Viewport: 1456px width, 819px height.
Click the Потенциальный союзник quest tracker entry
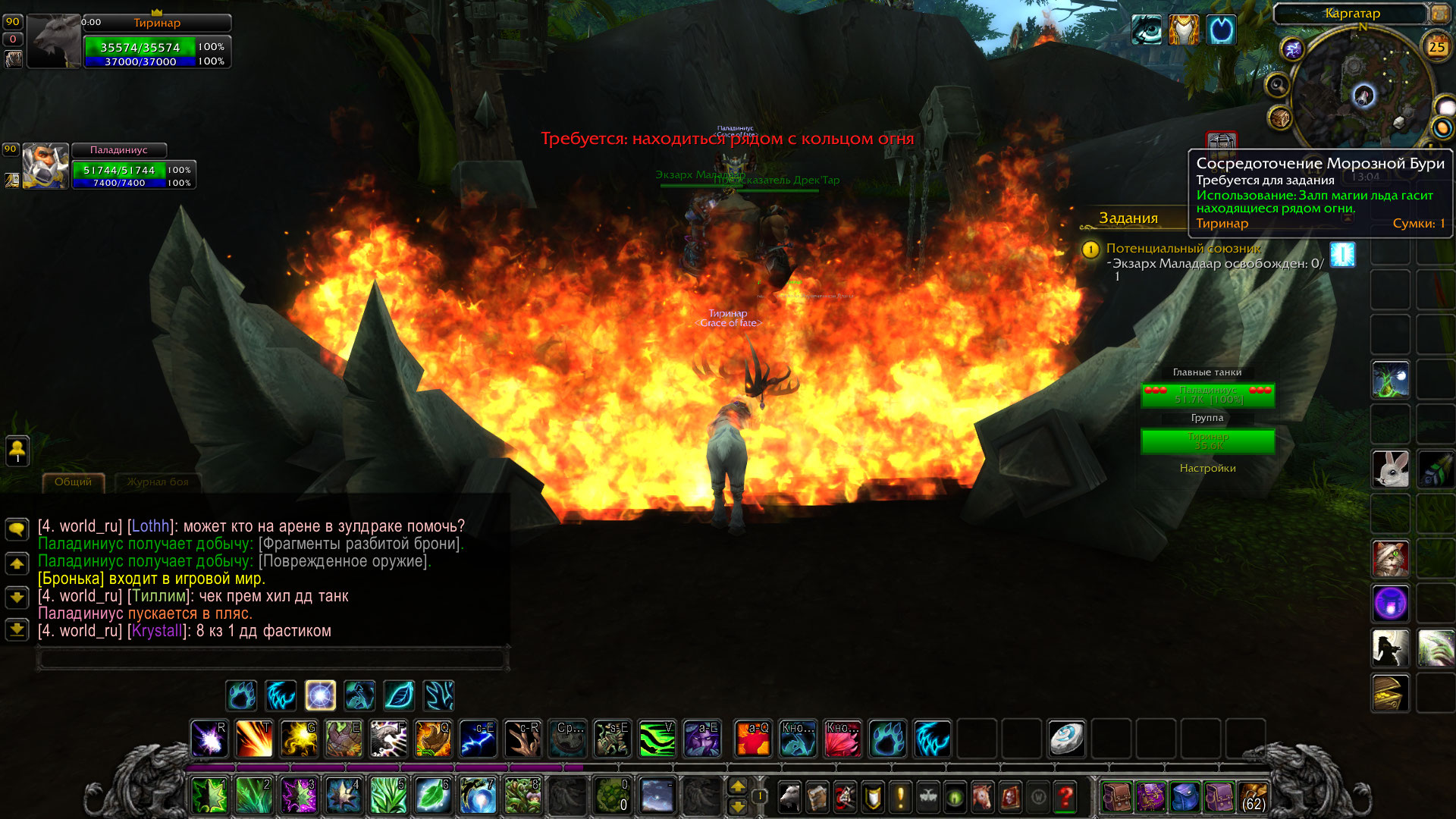tap(1183, 249)
